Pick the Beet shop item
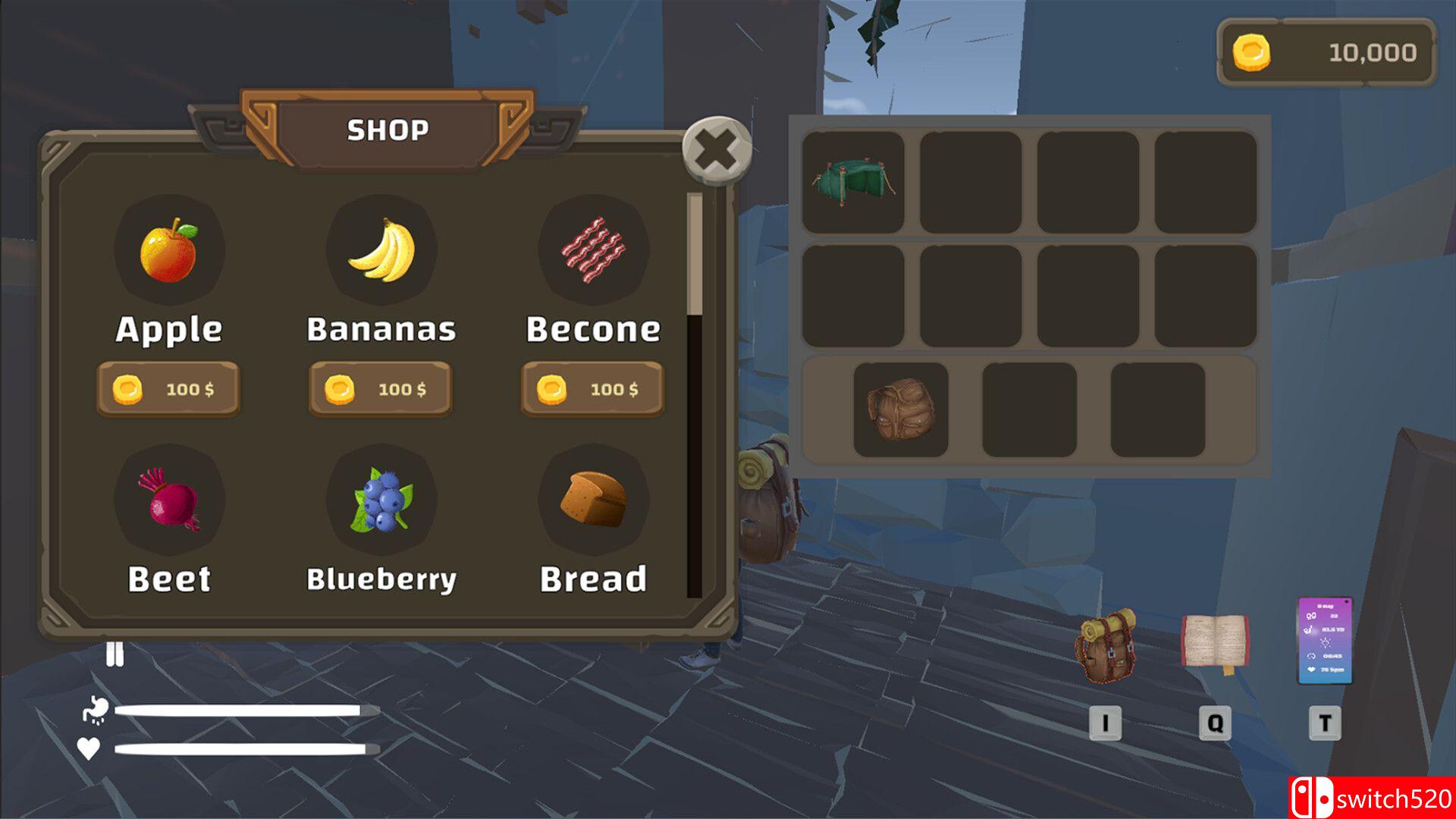This screenshot has width=1456, height=819. [x=169, y=500]
